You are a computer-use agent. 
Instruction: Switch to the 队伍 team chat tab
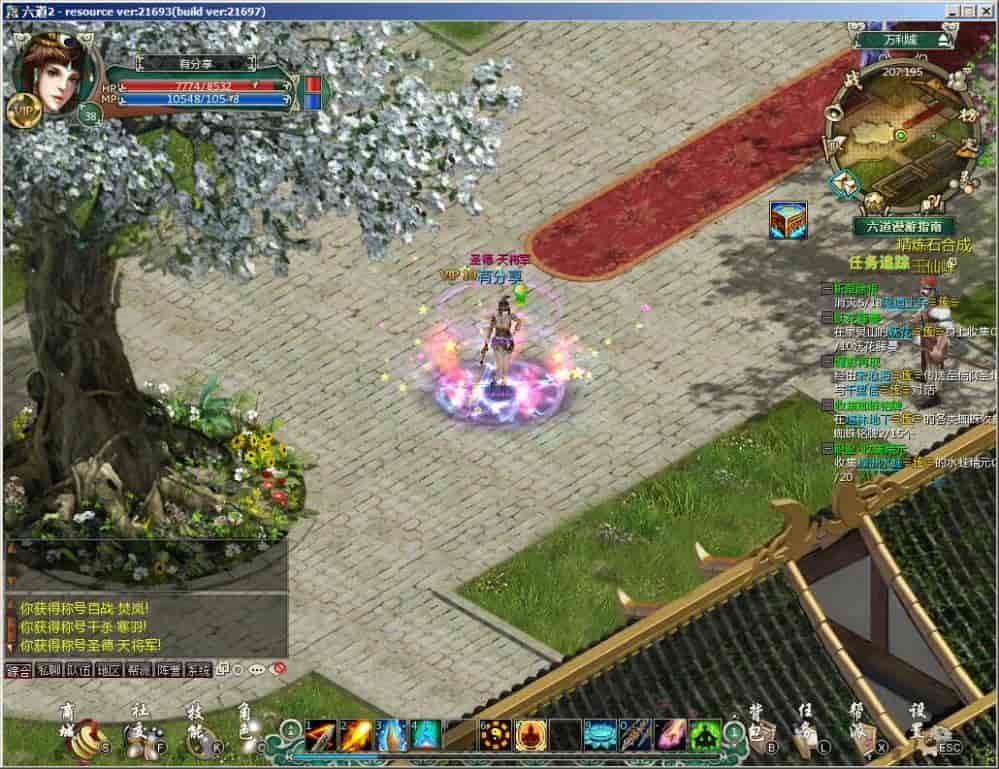[78, 670]
